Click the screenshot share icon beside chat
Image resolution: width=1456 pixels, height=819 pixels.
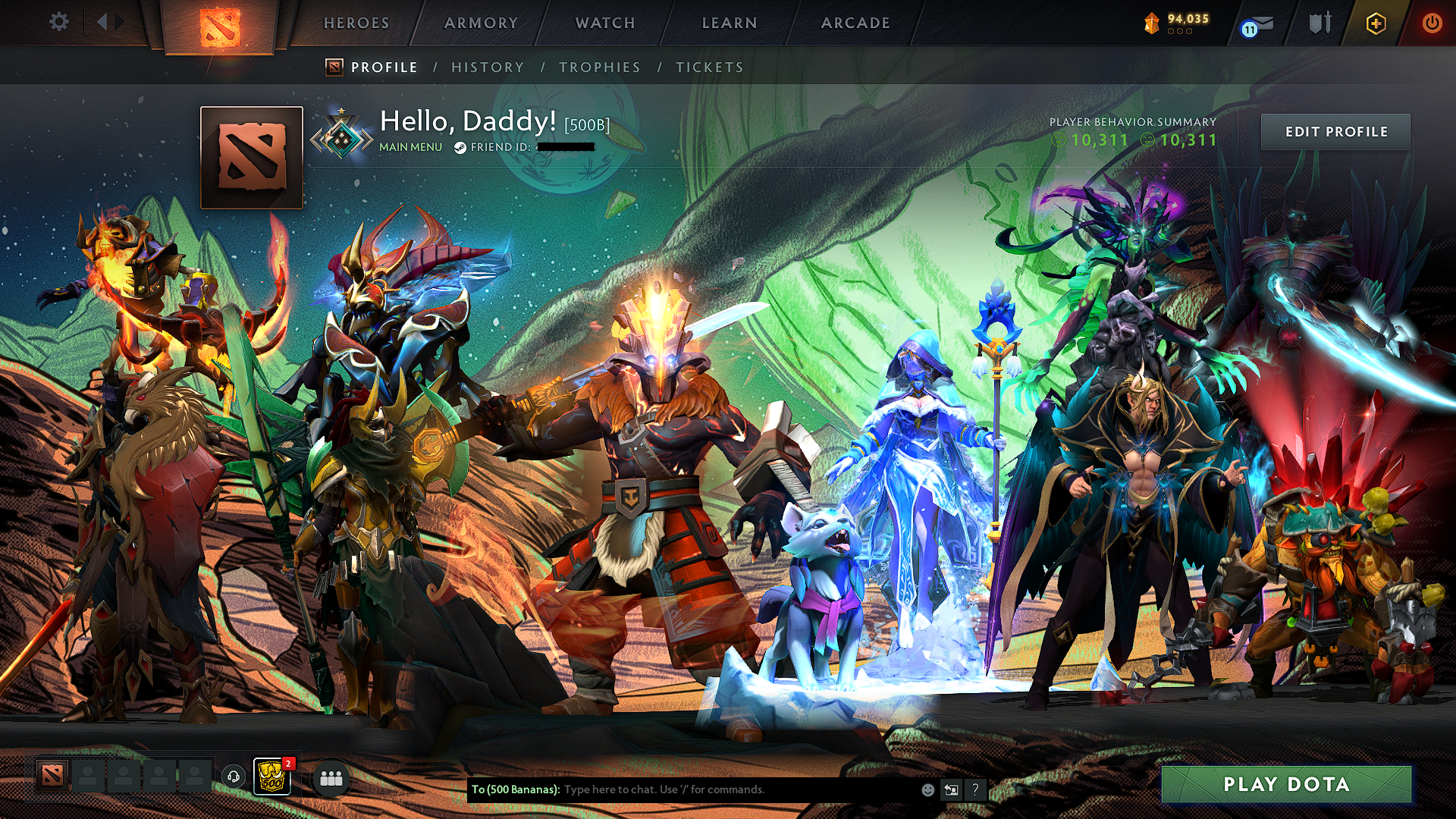pos(951,789)
